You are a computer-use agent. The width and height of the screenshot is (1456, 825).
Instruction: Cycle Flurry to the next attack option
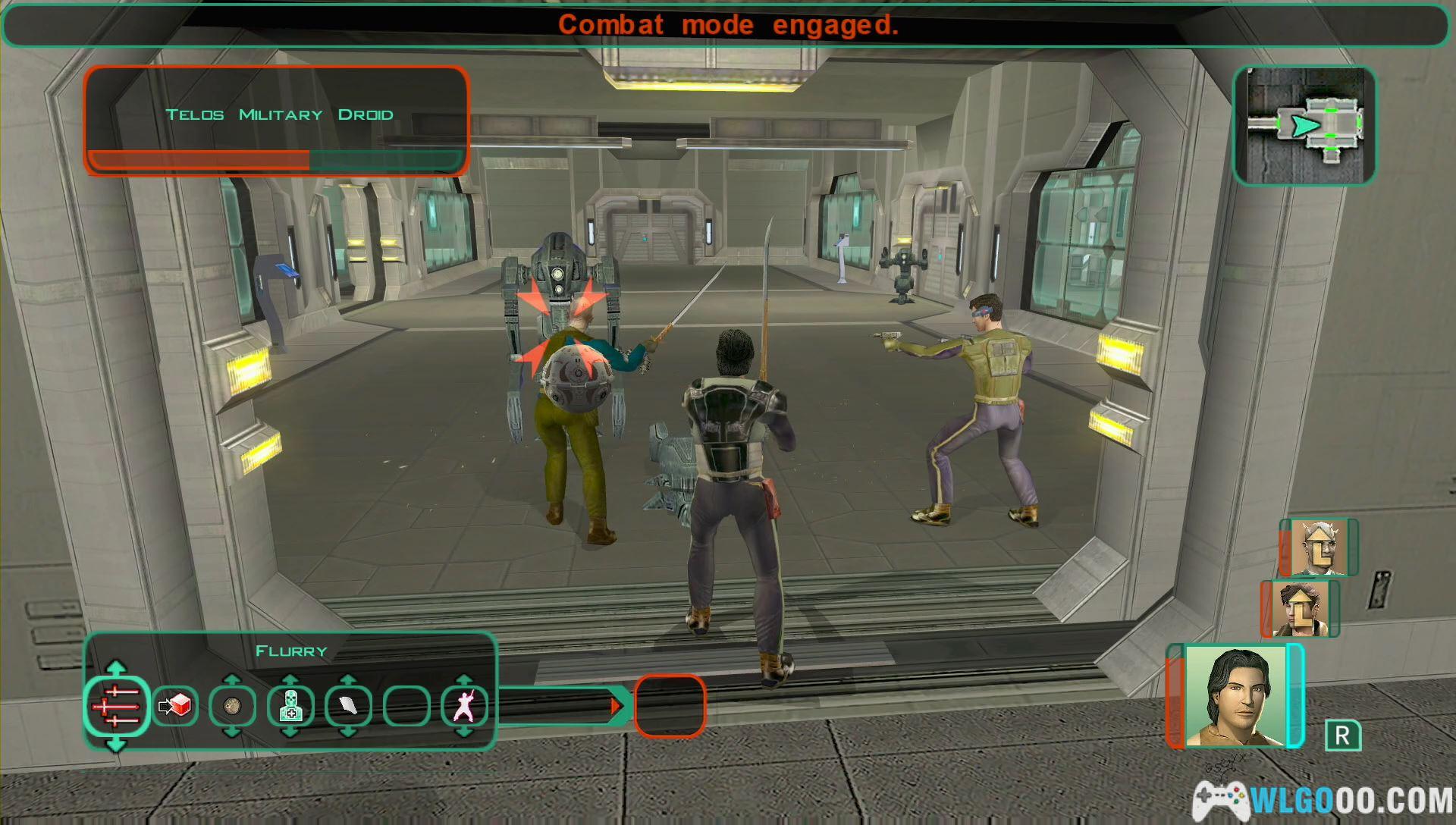(x=116, y=746)
